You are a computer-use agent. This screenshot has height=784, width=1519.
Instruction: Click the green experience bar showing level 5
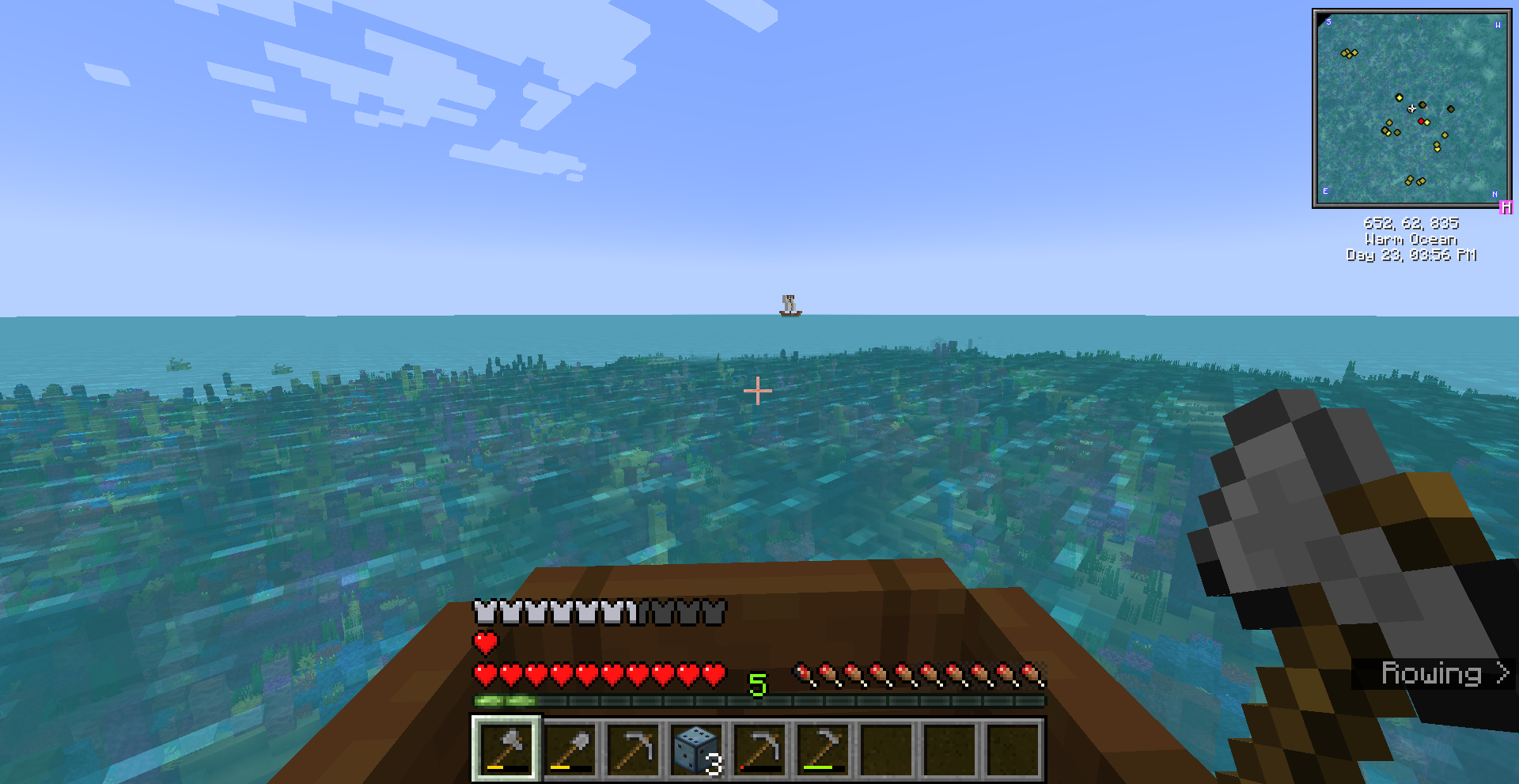758,699
